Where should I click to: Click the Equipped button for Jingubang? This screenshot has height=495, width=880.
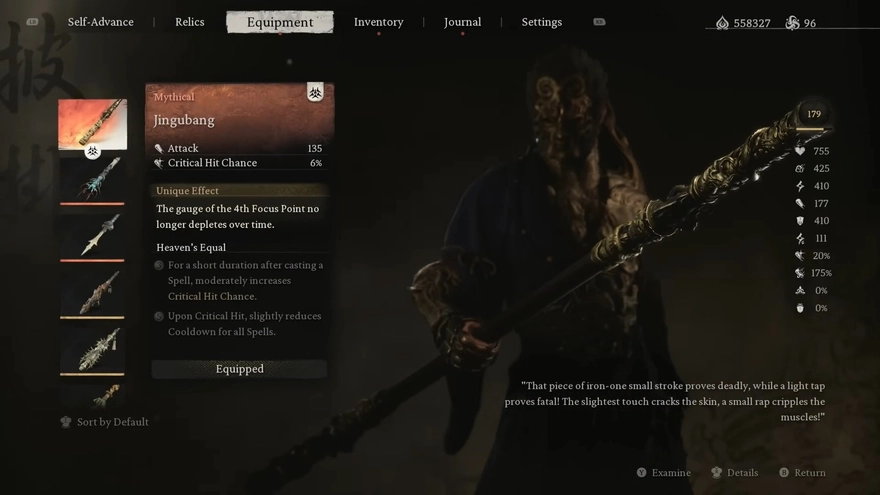tap(240, 369)
